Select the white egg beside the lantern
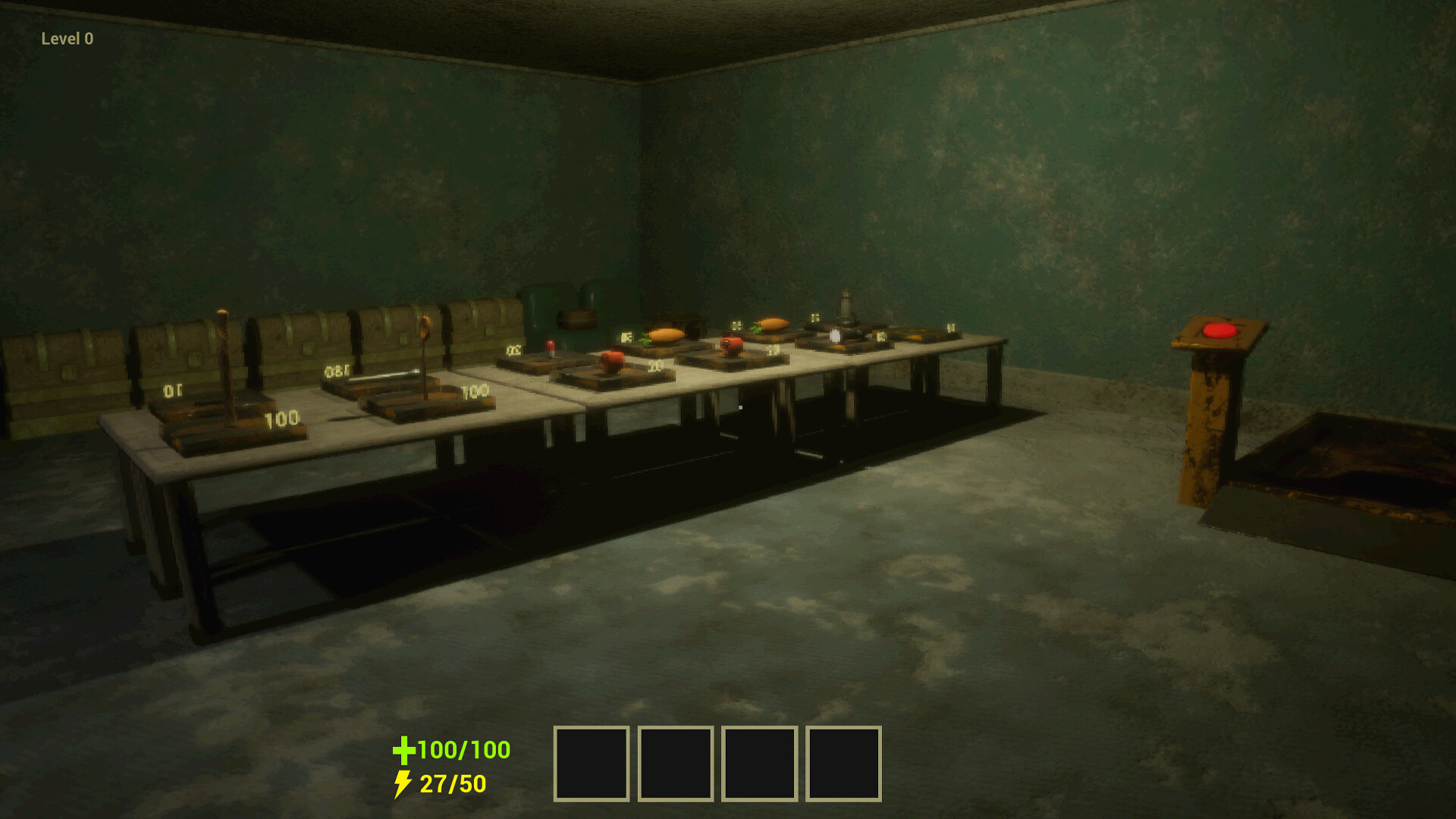Image resolution: width=1456 pixels, height=819 pixels. point(836,336)
